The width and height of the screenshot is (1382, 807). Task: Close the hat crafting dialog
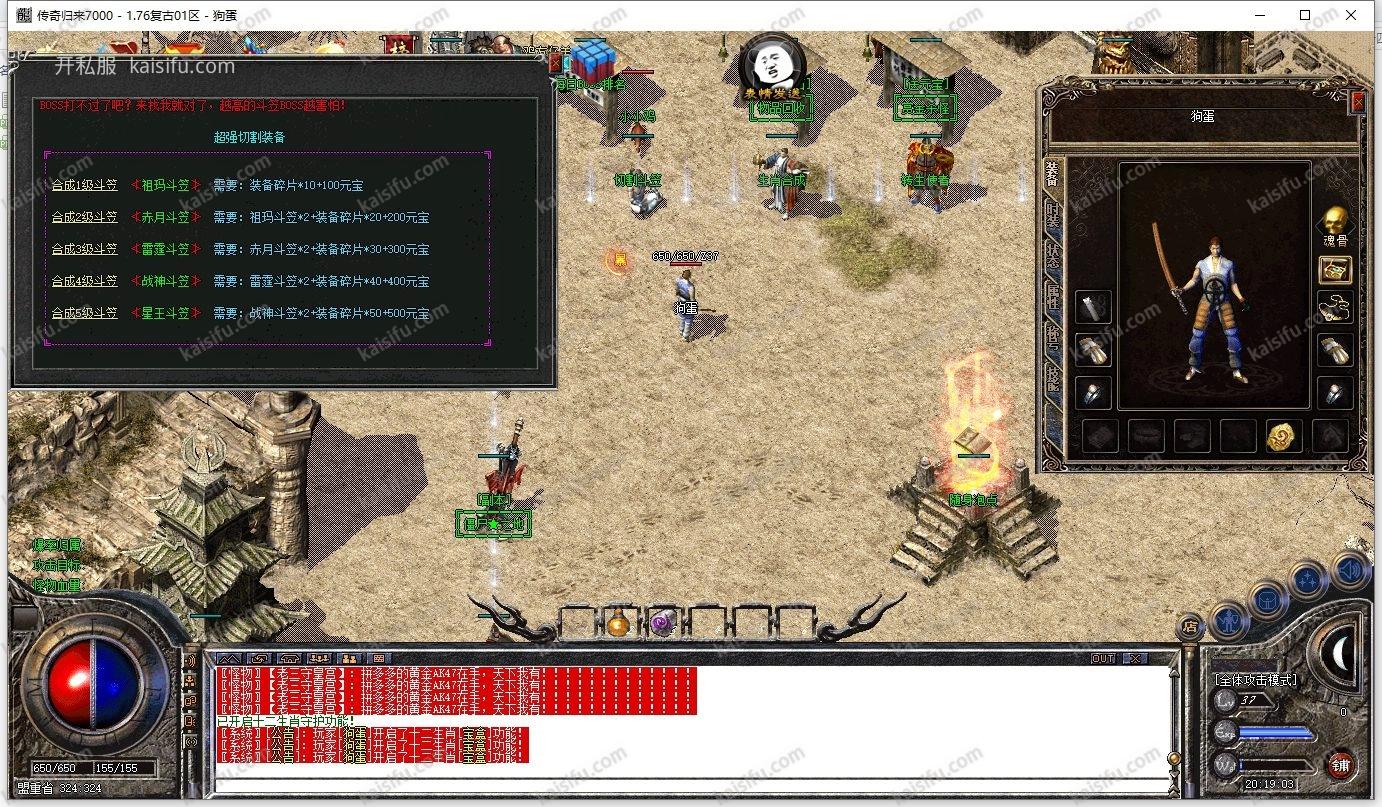(556, 62)
